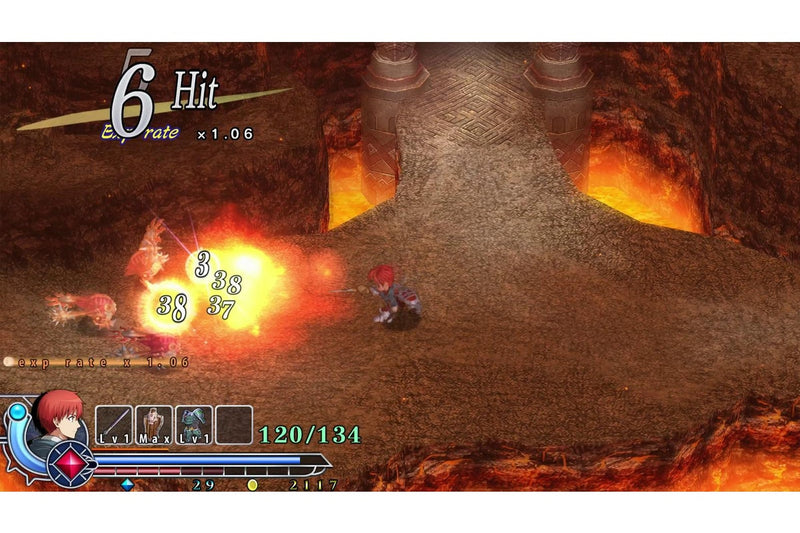This screenshot has width=800, height=533.
Task: Select the sword equipment slot
Action: [x=114, y=424]
